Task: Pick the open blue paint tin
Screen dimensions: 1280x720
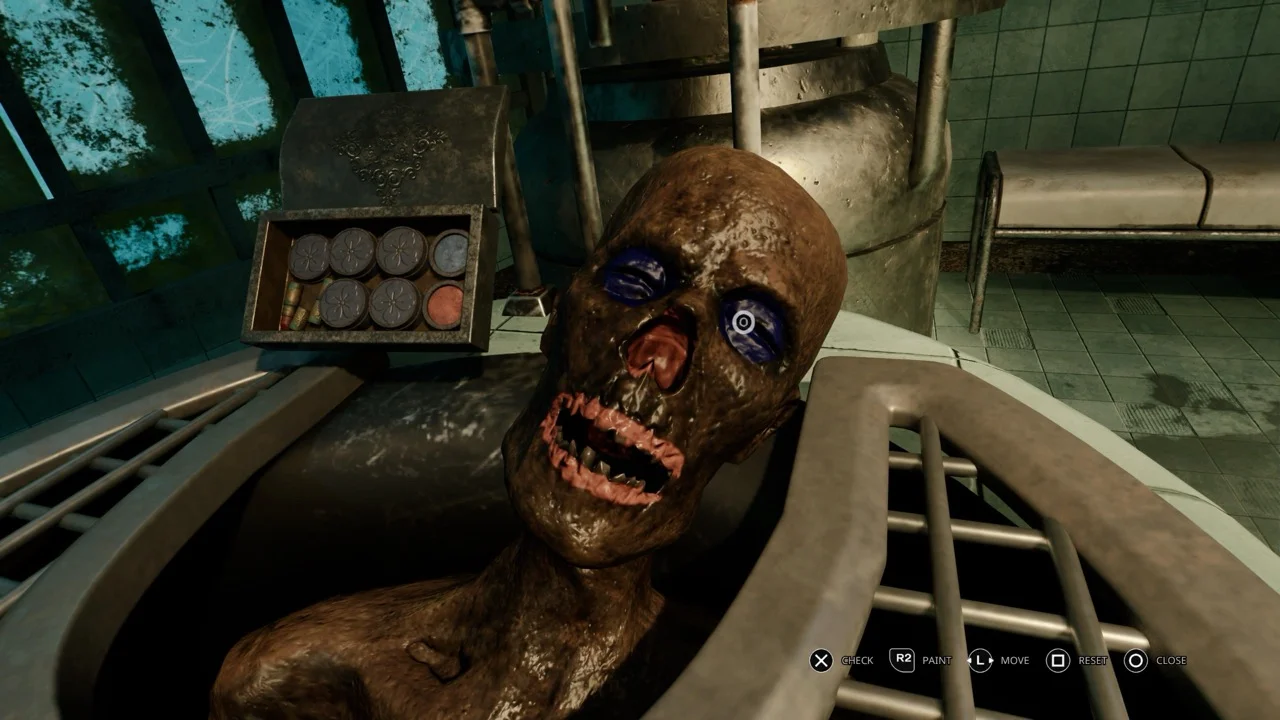Action: point(450,254)
